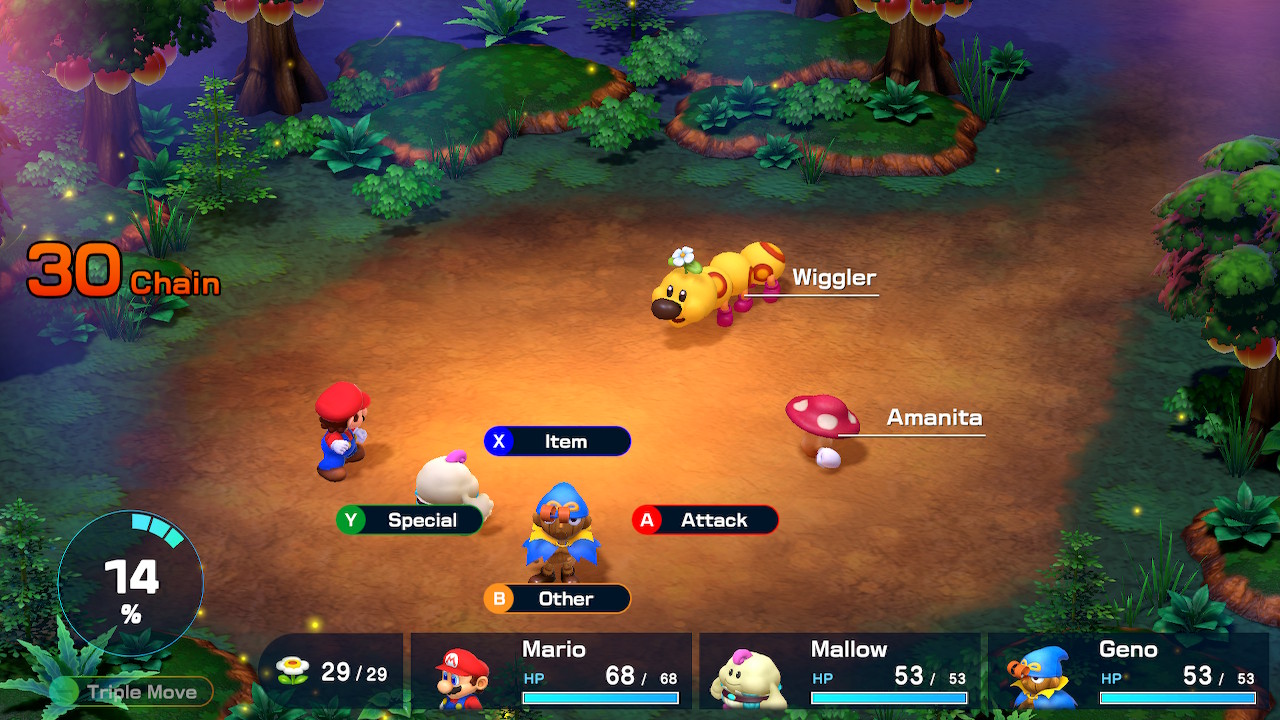Select the Amanita enemy label
The width and height of the screenshot is (1280, 720).
point(934,418)
